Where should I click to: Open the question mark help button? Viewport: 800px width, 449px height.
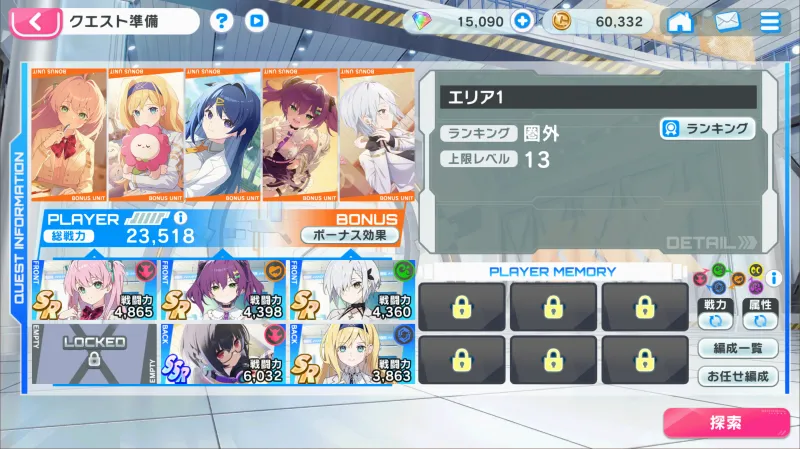[222, 20]
